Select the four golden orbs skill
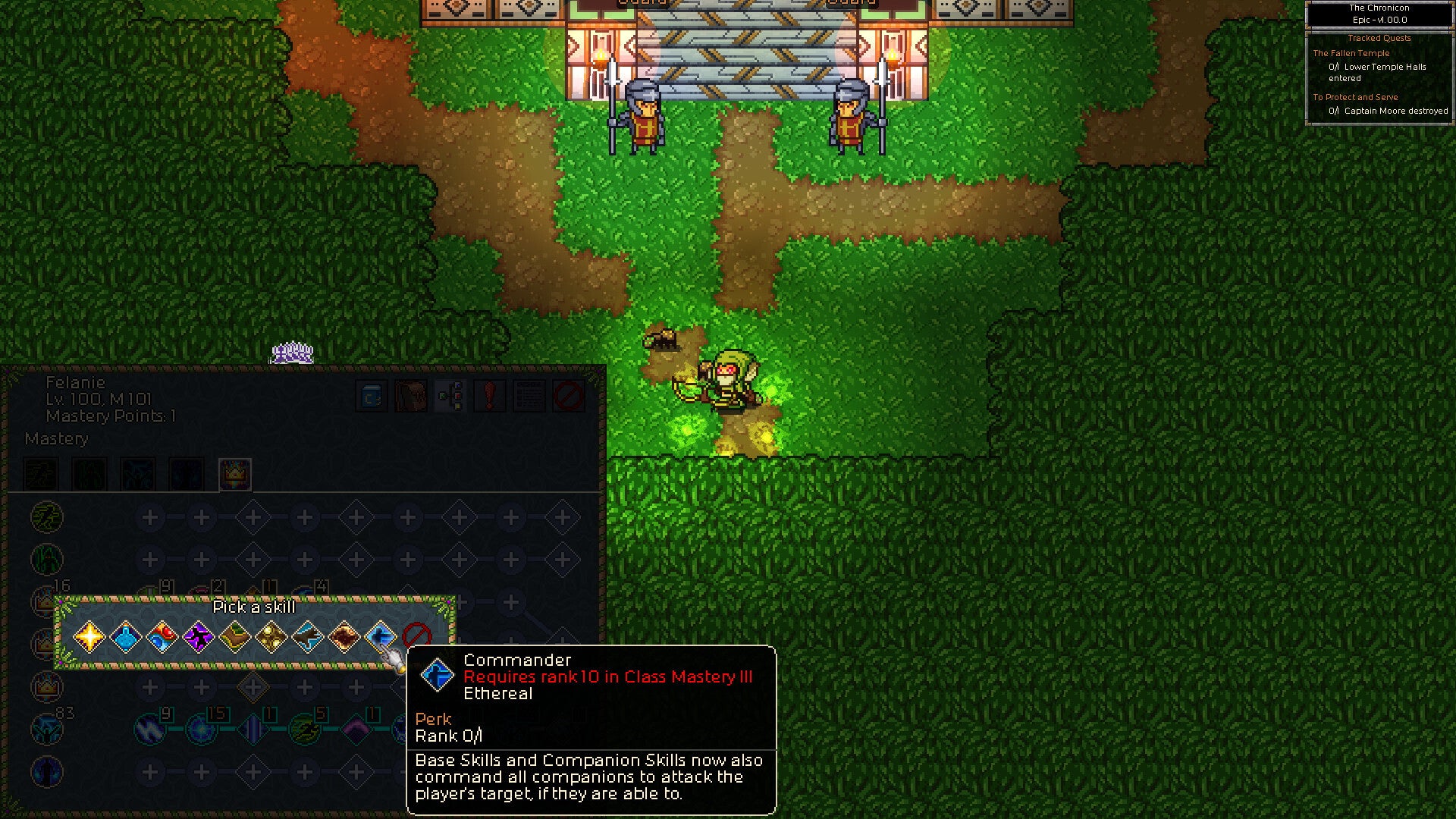The image size is (1456, 819). point(271,637)
